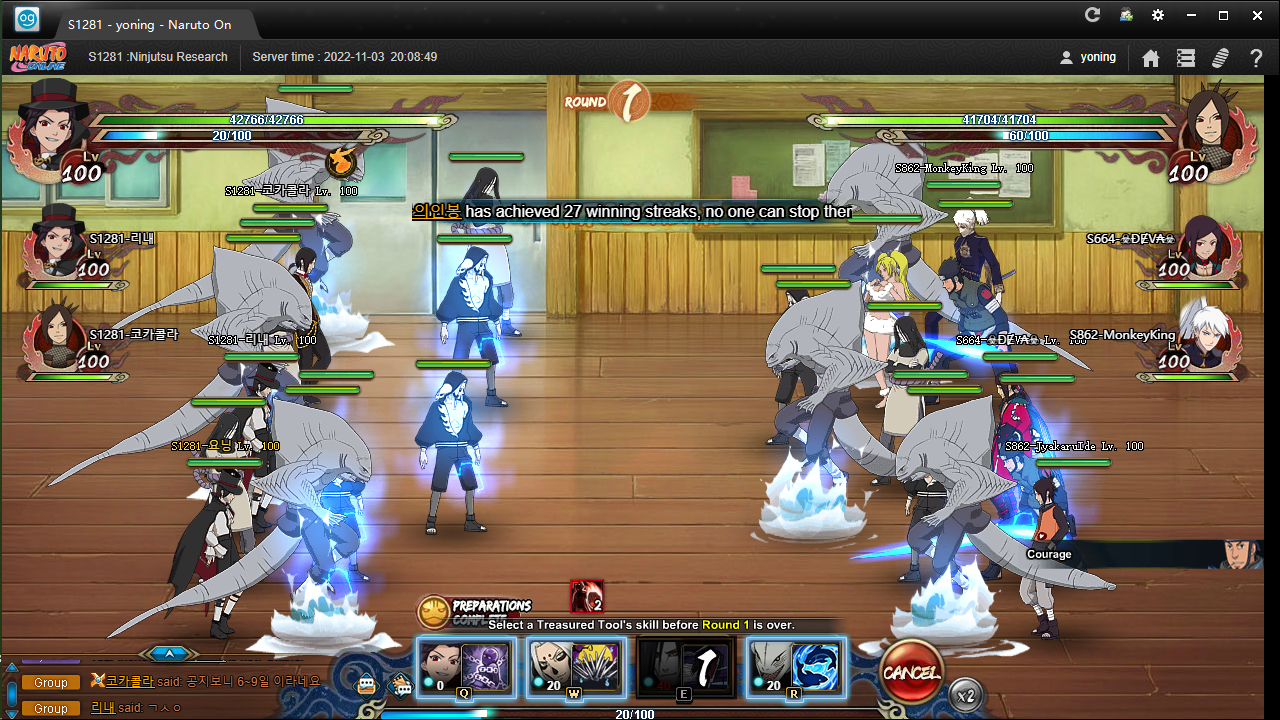Open the chat emoji face icon
This screenshot has height=720, width=1280.
(368, 685)
